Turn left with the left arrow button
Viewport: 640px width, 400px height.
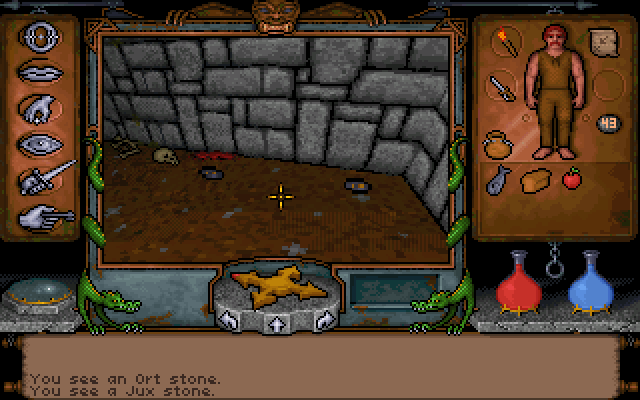coord(230,320)
